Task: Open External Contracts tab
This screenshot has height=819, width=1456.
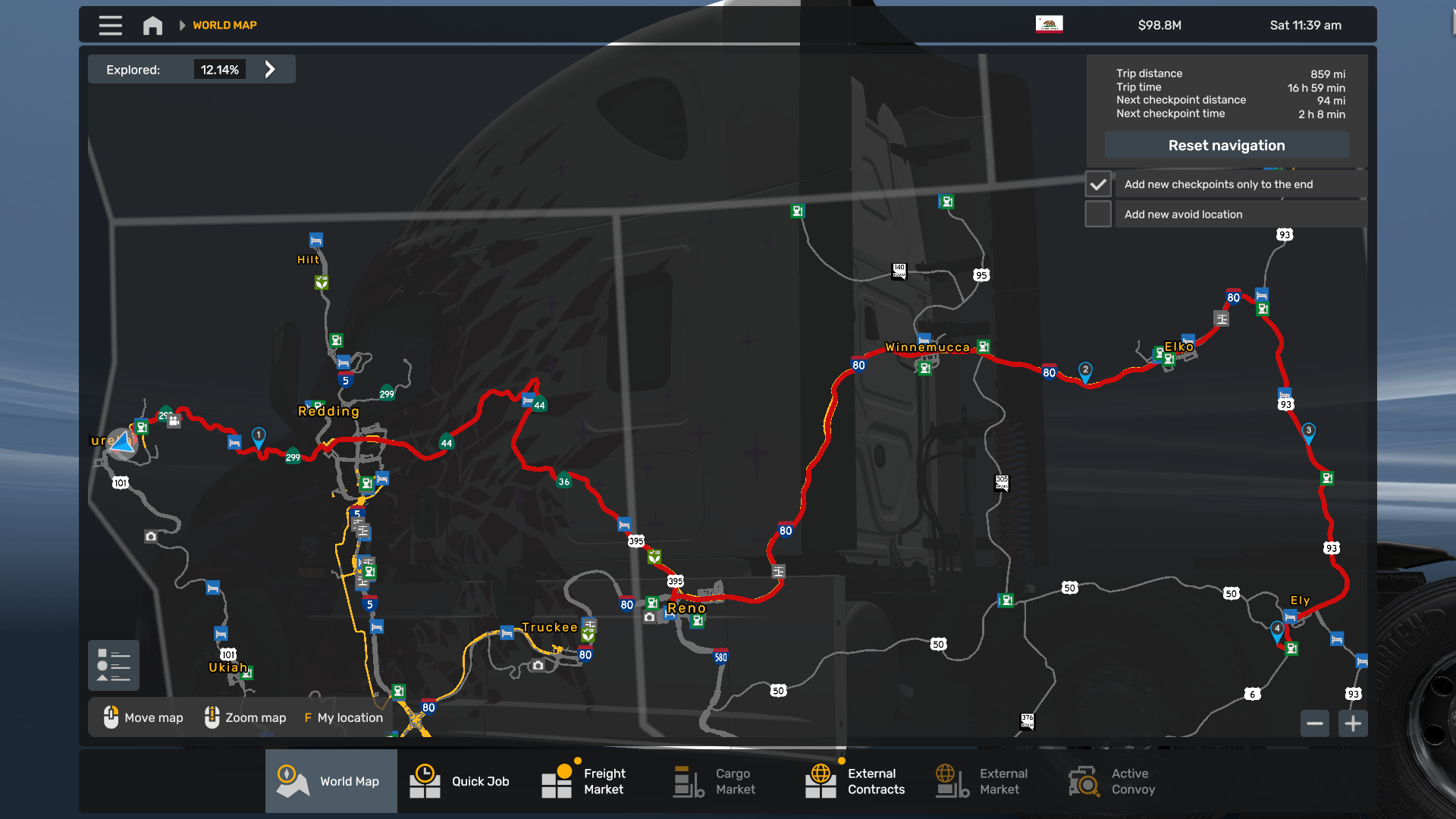Action: [858, 781]
